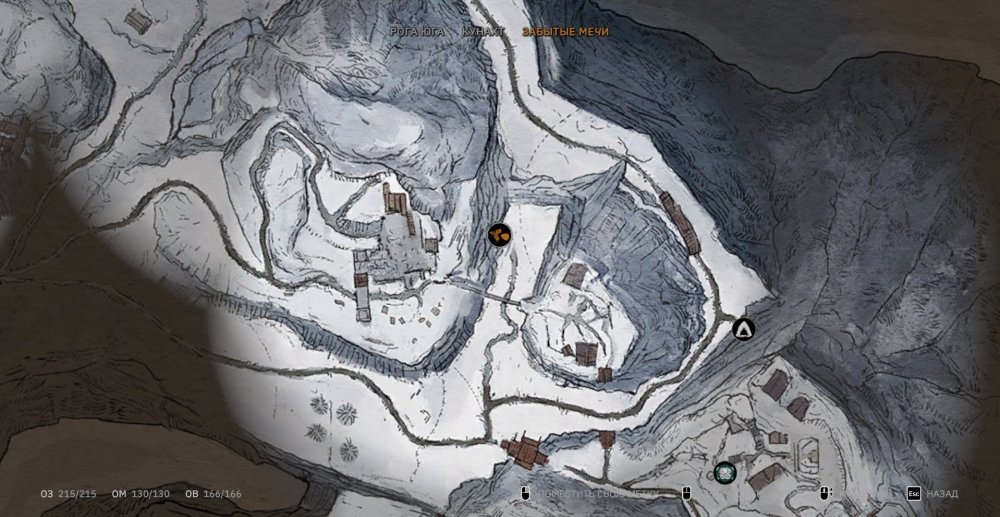Select the teal round marker near the village
This screenshot has width=1000, height=517.
(724, 471)
